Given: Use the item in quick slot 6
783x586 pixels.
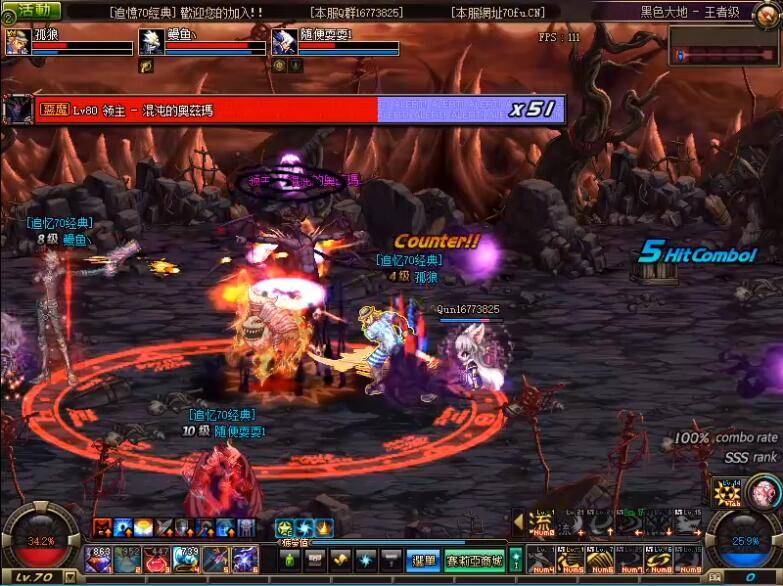Looking at the screenshot, I should [245, 559].
